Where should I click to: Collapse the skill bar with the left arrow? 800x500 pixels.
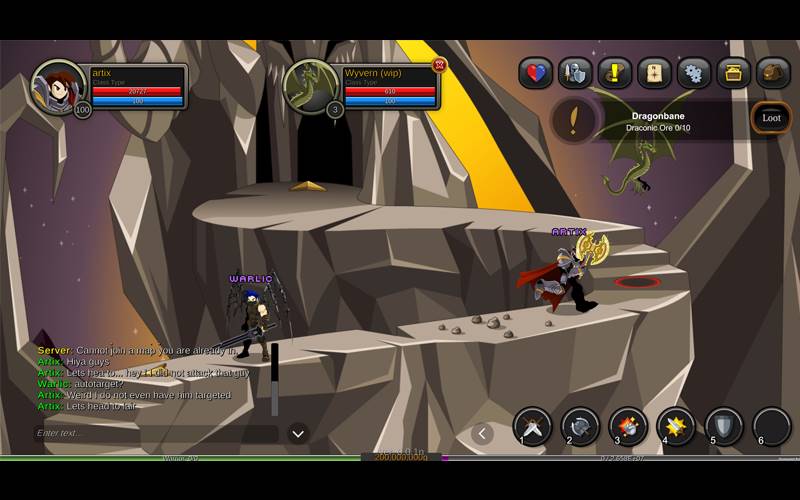[x=483, y=433]
